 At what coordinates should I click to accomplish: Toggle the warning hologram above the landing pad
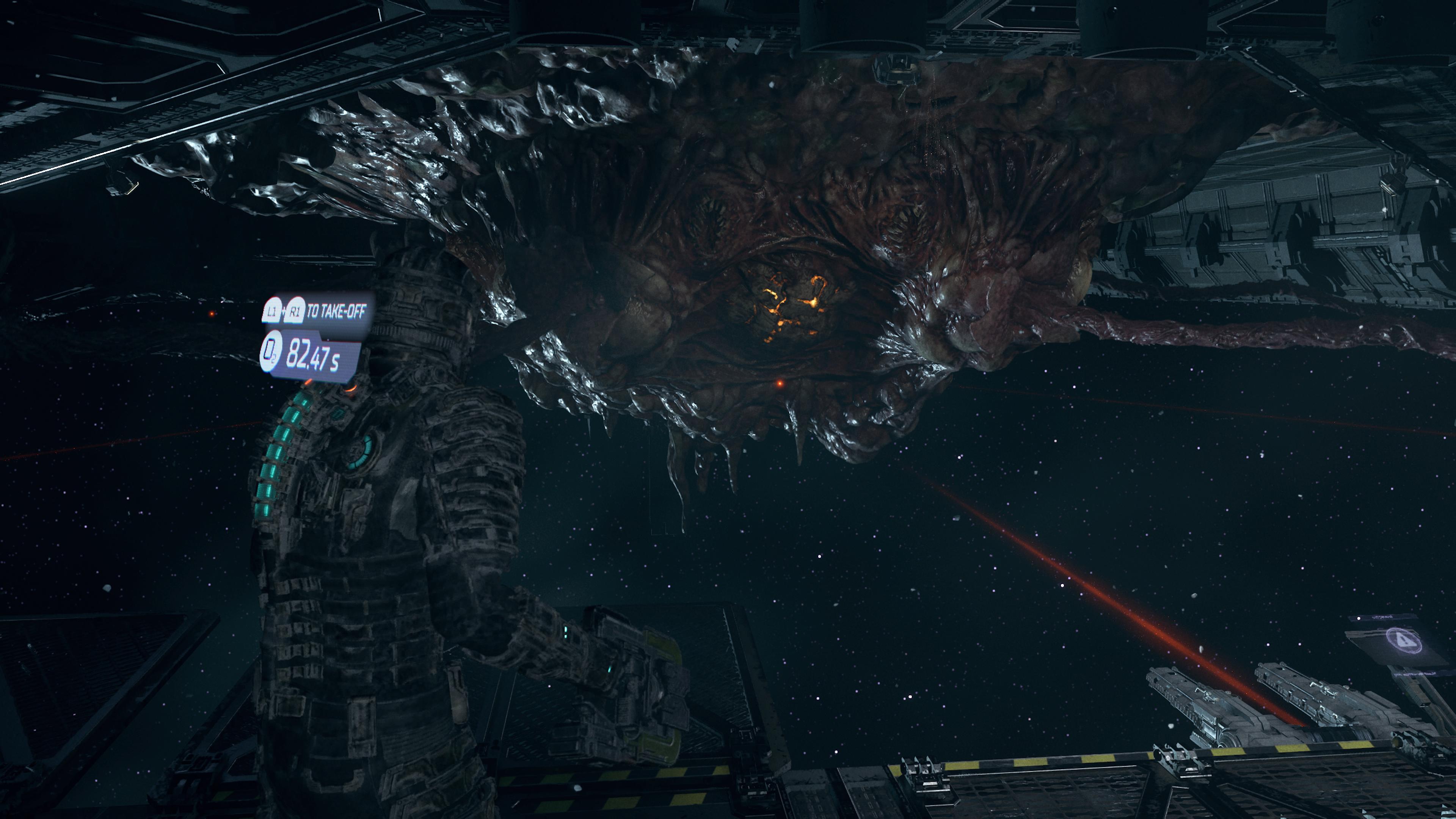pos(1404,640)
